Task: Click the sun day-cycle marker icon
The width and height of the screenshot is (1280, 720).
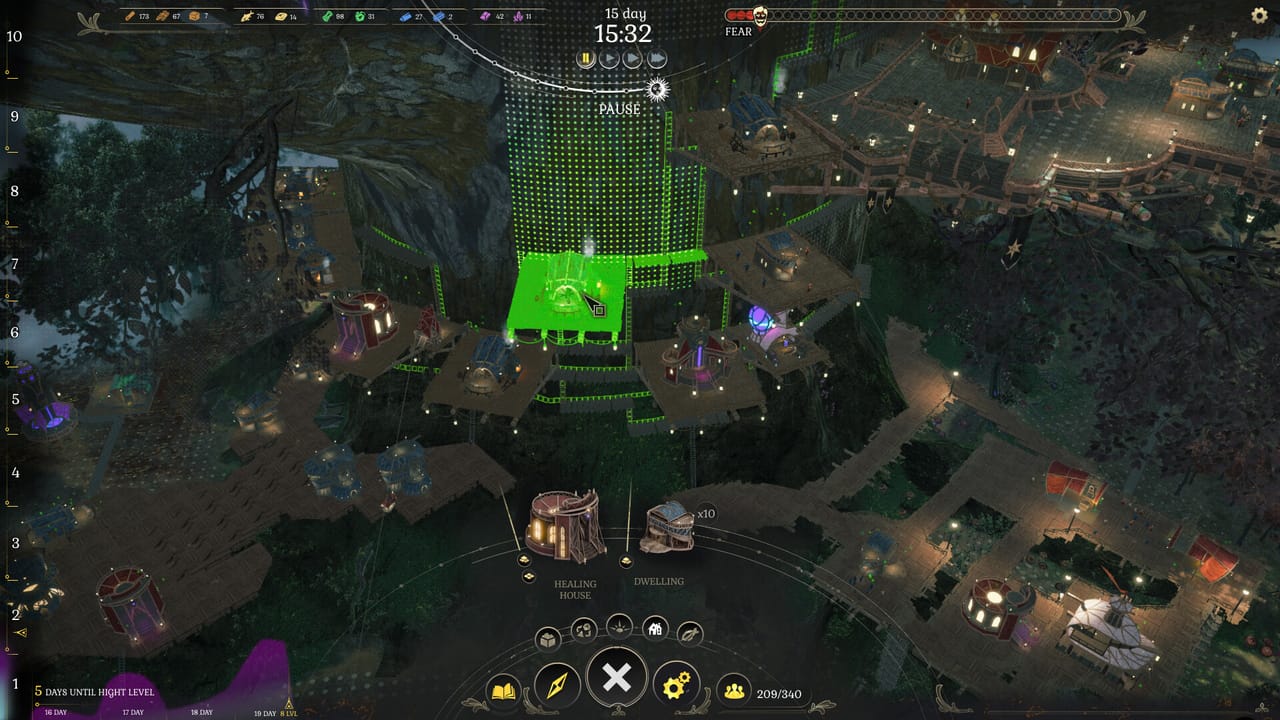Action: [x=658, y=88]
